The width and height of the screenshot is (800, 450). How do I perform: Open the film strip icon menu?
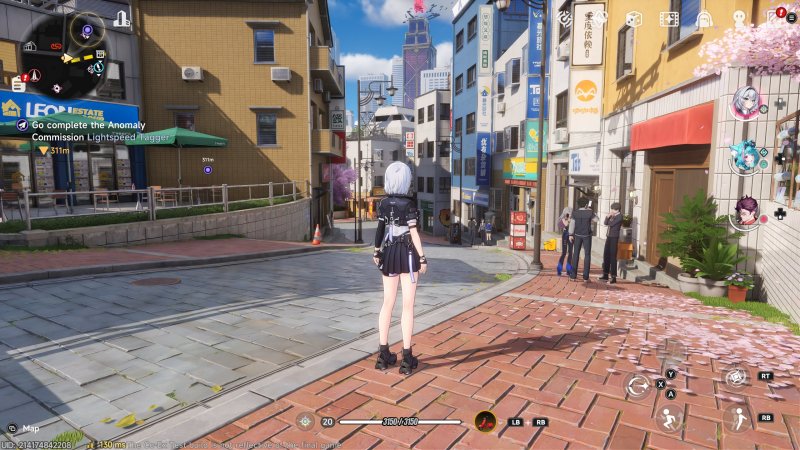pos(669,18)
